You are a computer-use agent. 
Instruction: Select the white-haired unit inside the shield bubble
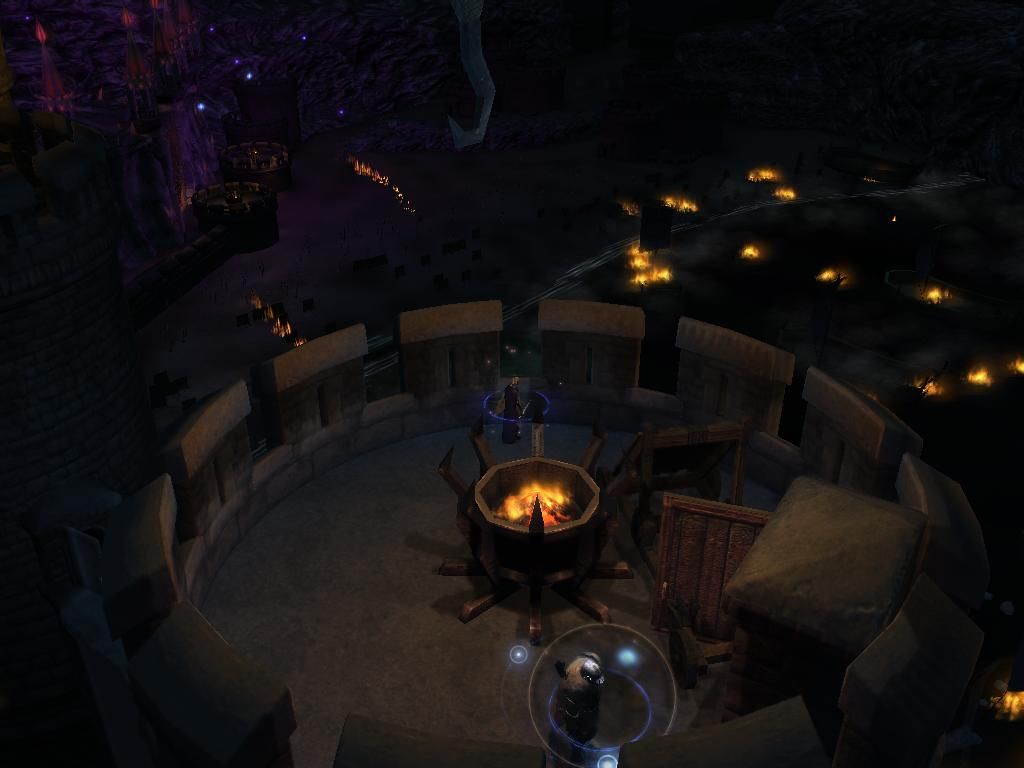581,693
